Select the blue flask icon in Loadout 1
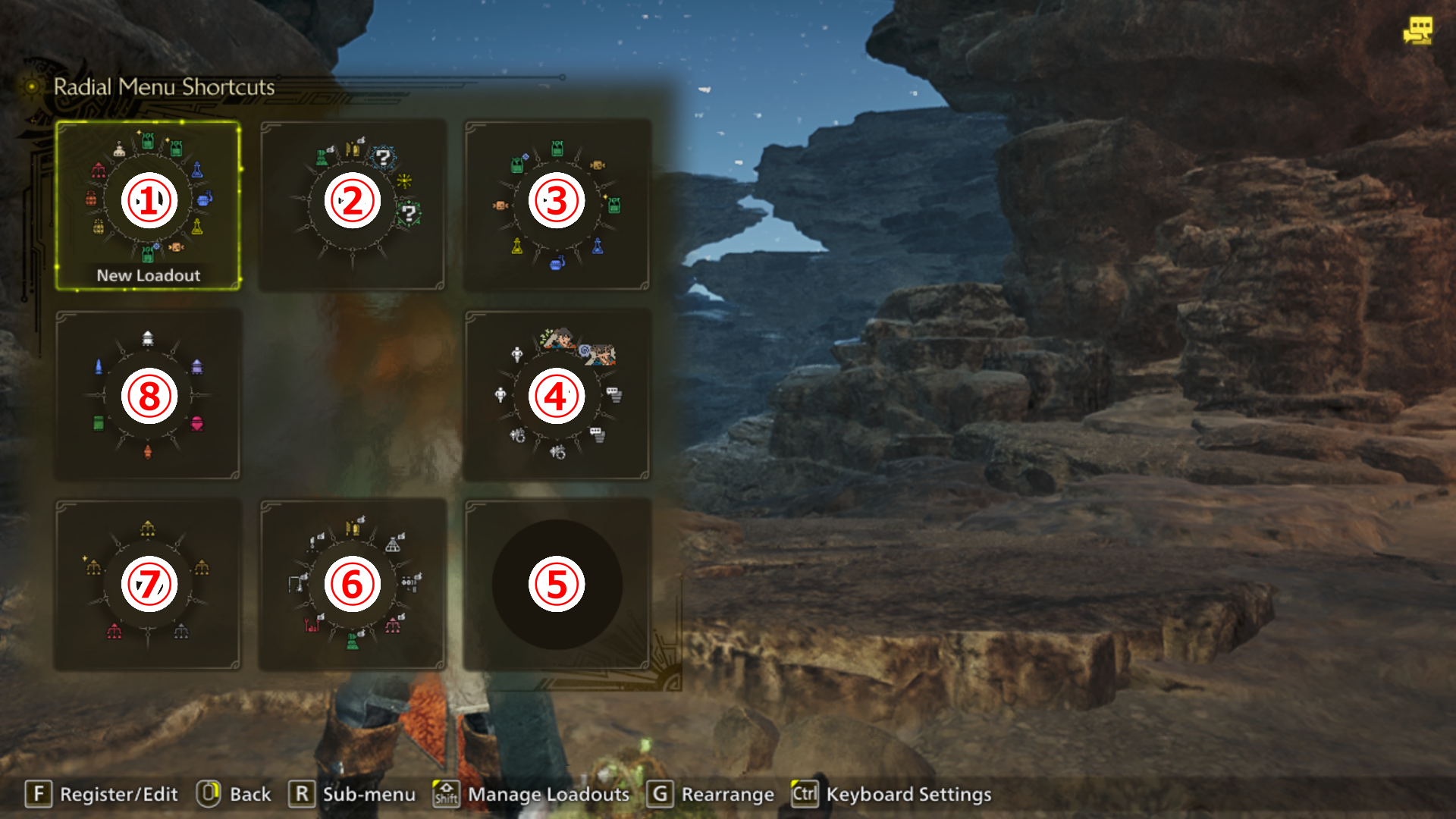This screenshot has width=1456, height=819. (x=197, y=171)
